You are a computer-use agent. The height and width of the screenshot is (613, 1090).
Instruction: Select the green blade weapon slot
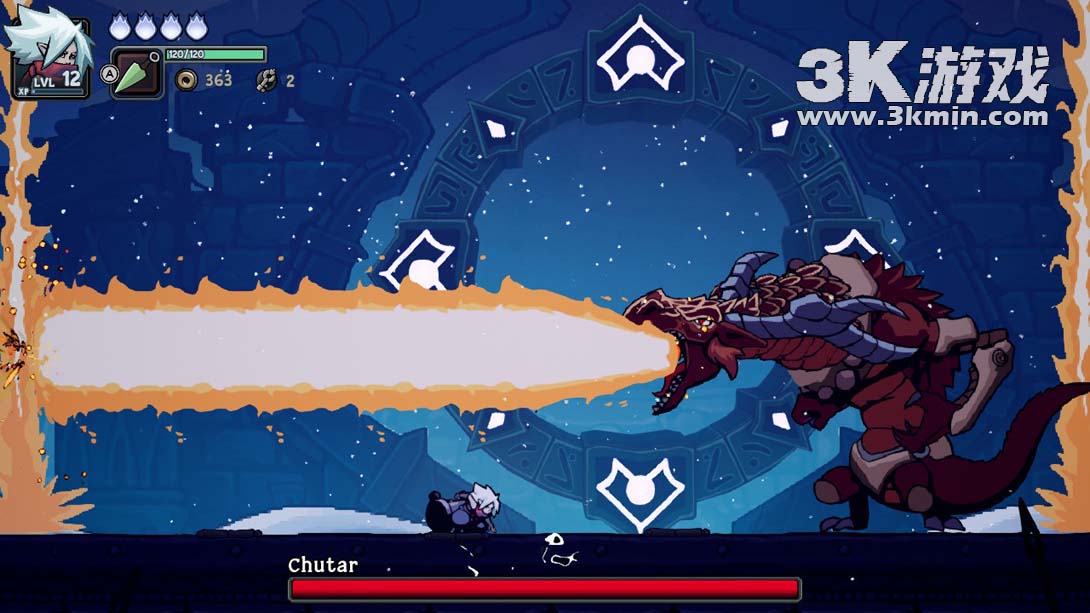[x=136, y=75]
